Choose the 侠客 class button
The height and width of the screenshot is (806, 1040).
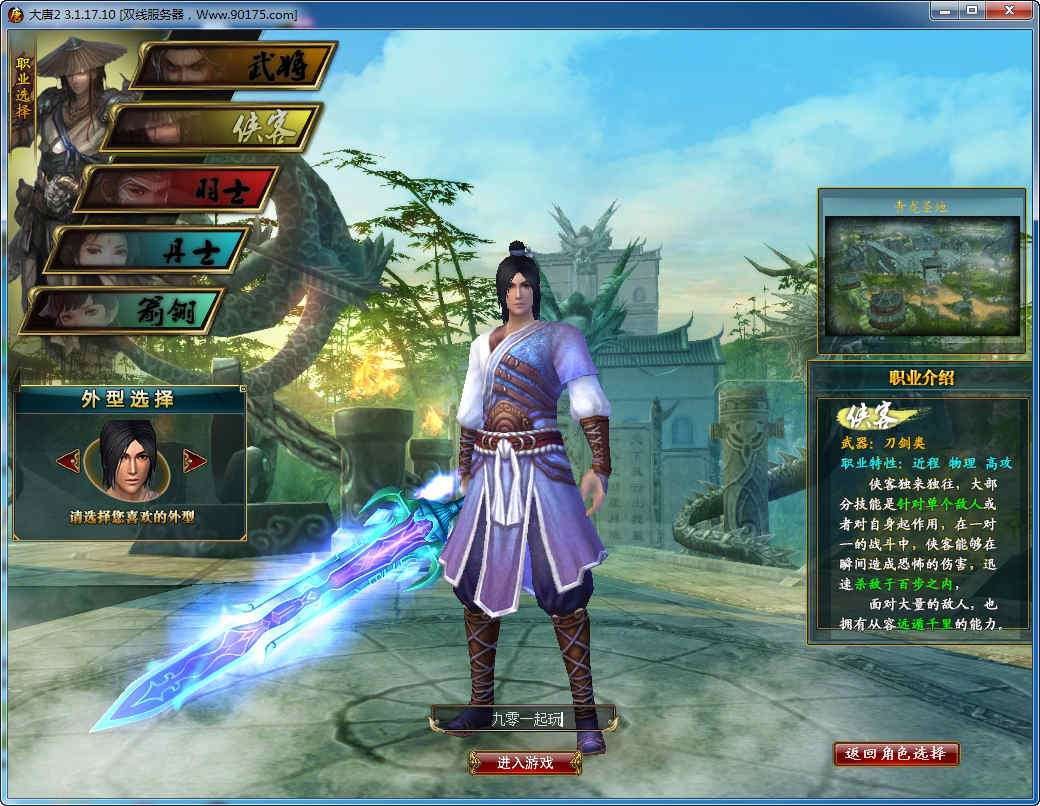(212, 128)
